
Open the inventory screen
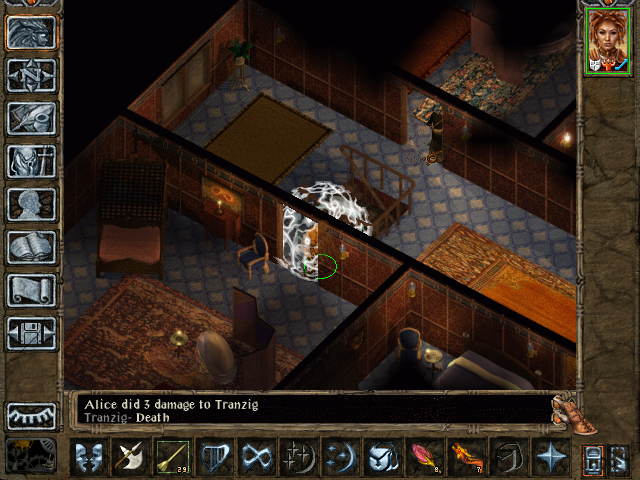31,161
